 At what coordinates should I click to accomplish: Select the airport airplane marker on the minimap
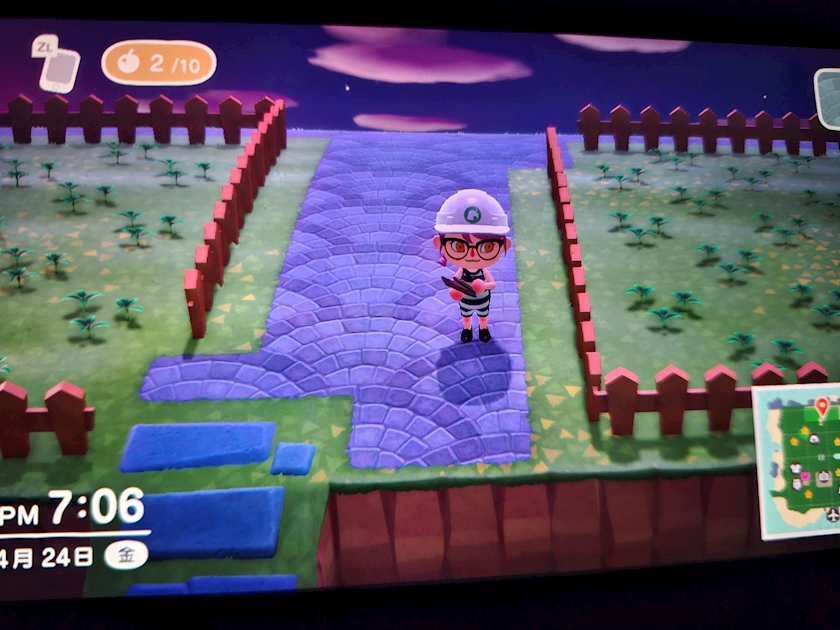click(x=833, y=514)
